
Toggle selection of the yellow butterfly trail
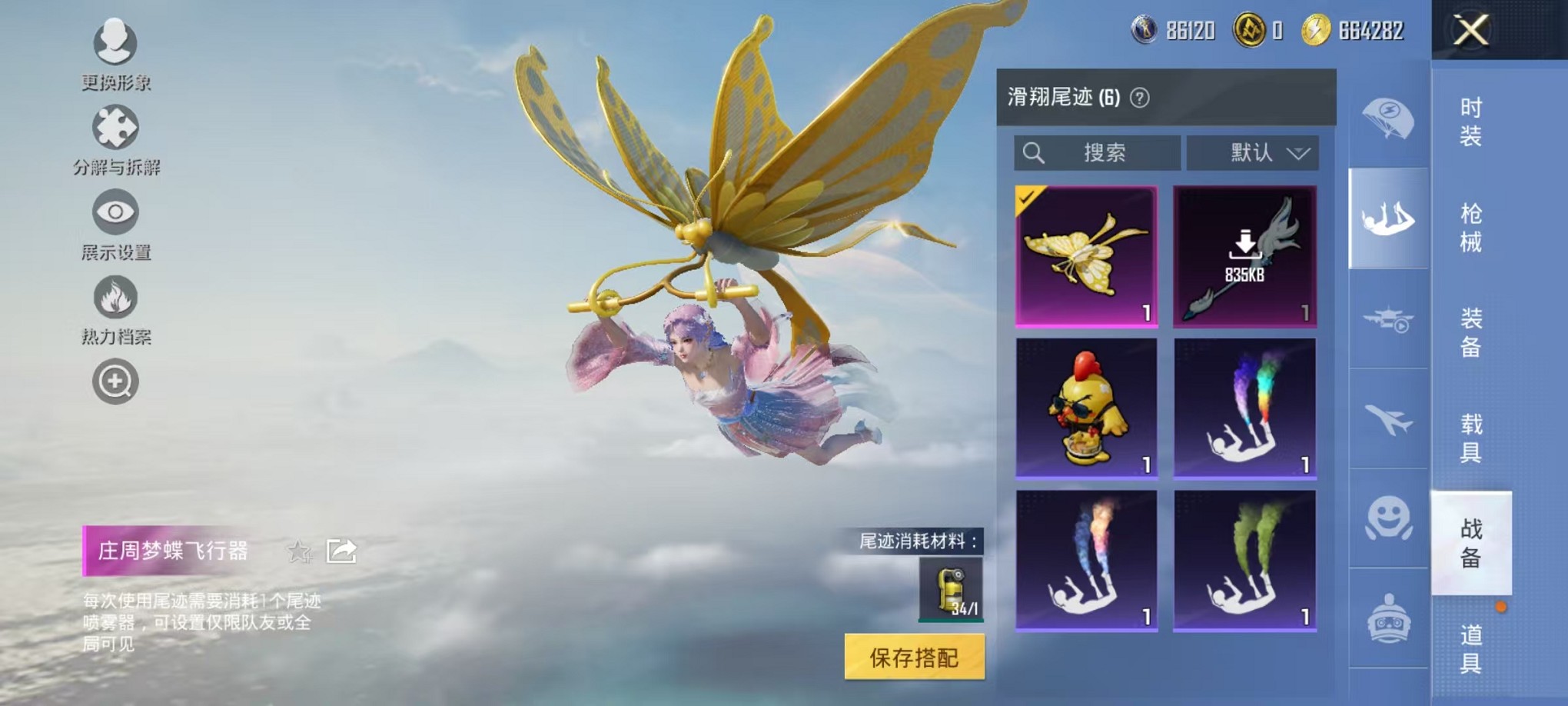coord(1086,254)
